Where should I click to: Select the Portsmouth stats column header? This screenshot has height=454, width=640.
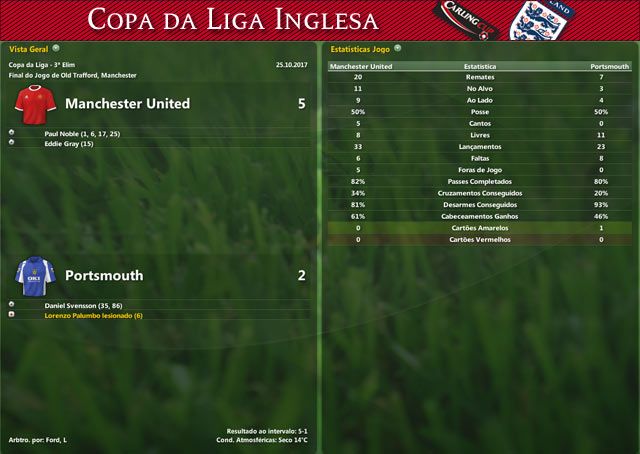(610, 66)
